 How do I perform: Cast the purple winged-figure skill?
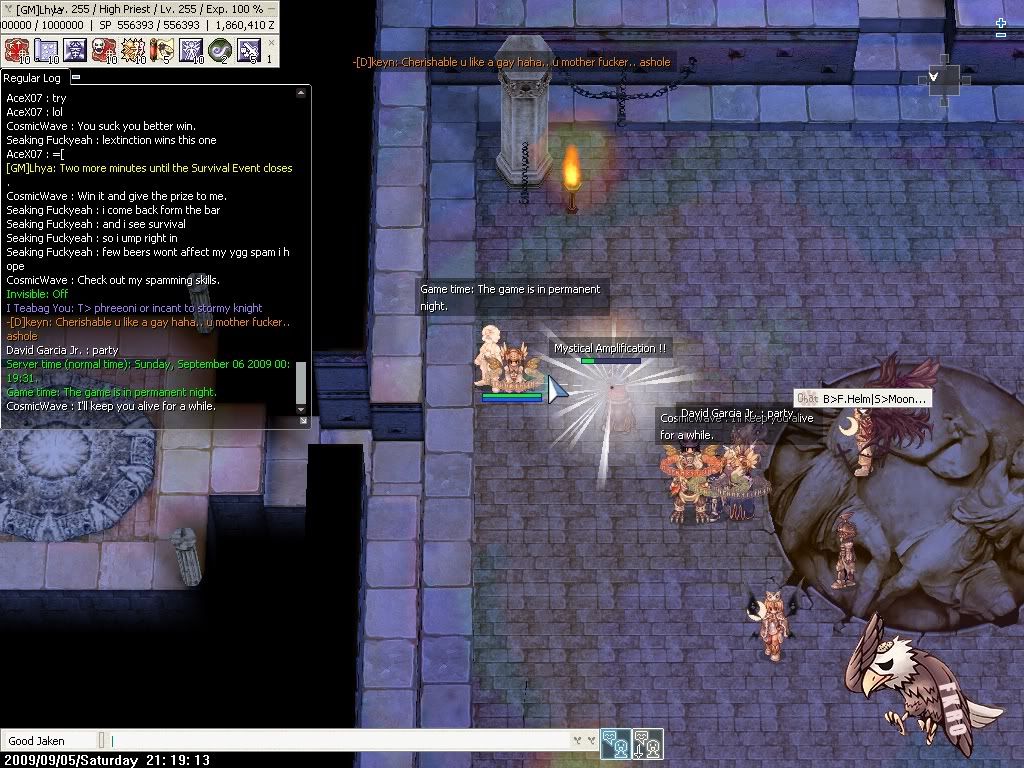coord(190,50)
